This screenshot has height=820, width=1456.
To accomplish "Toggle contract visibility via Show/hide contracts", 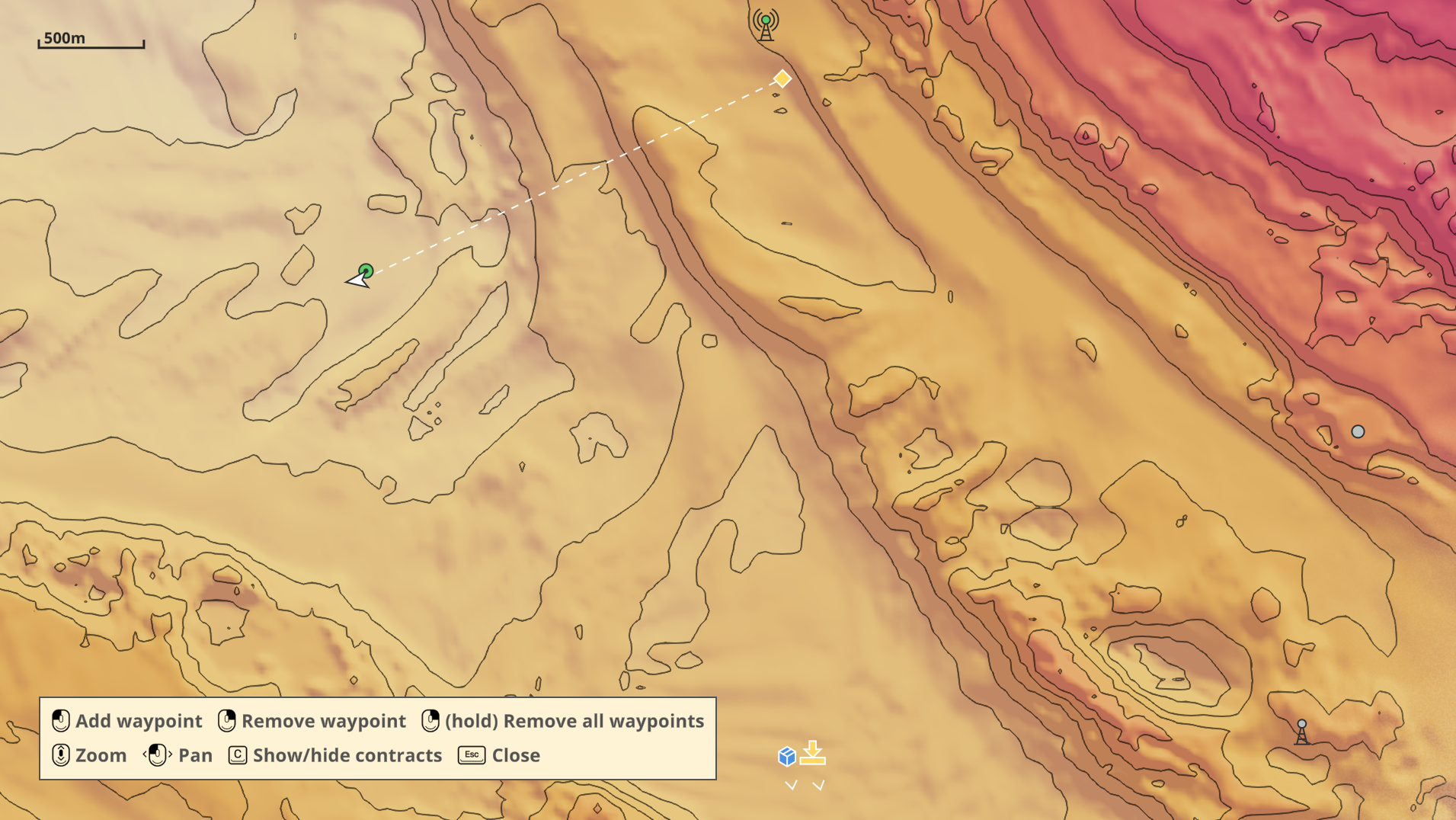I will click(x=347, y=755).
